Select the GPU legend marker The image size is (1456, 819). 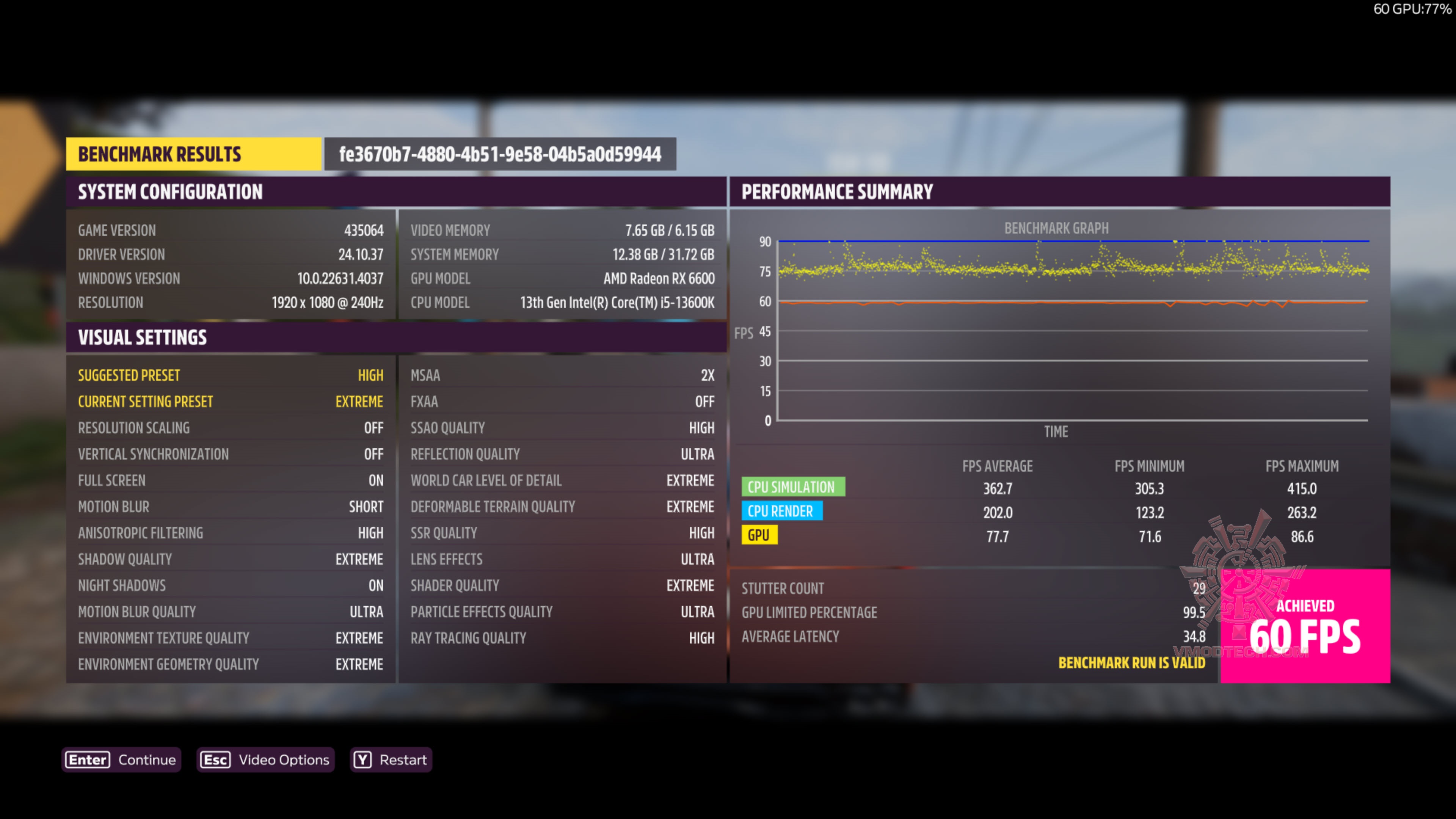tap(759, 535)
